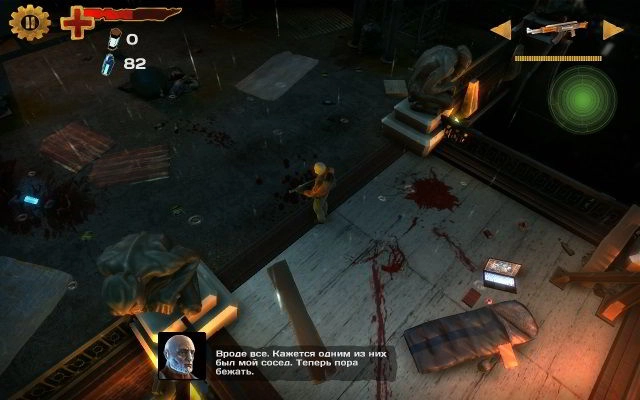Switch to the previous weapon arrow
Image resolution: width=640 pixels, height=400 pixels.
tap(499, 30)
